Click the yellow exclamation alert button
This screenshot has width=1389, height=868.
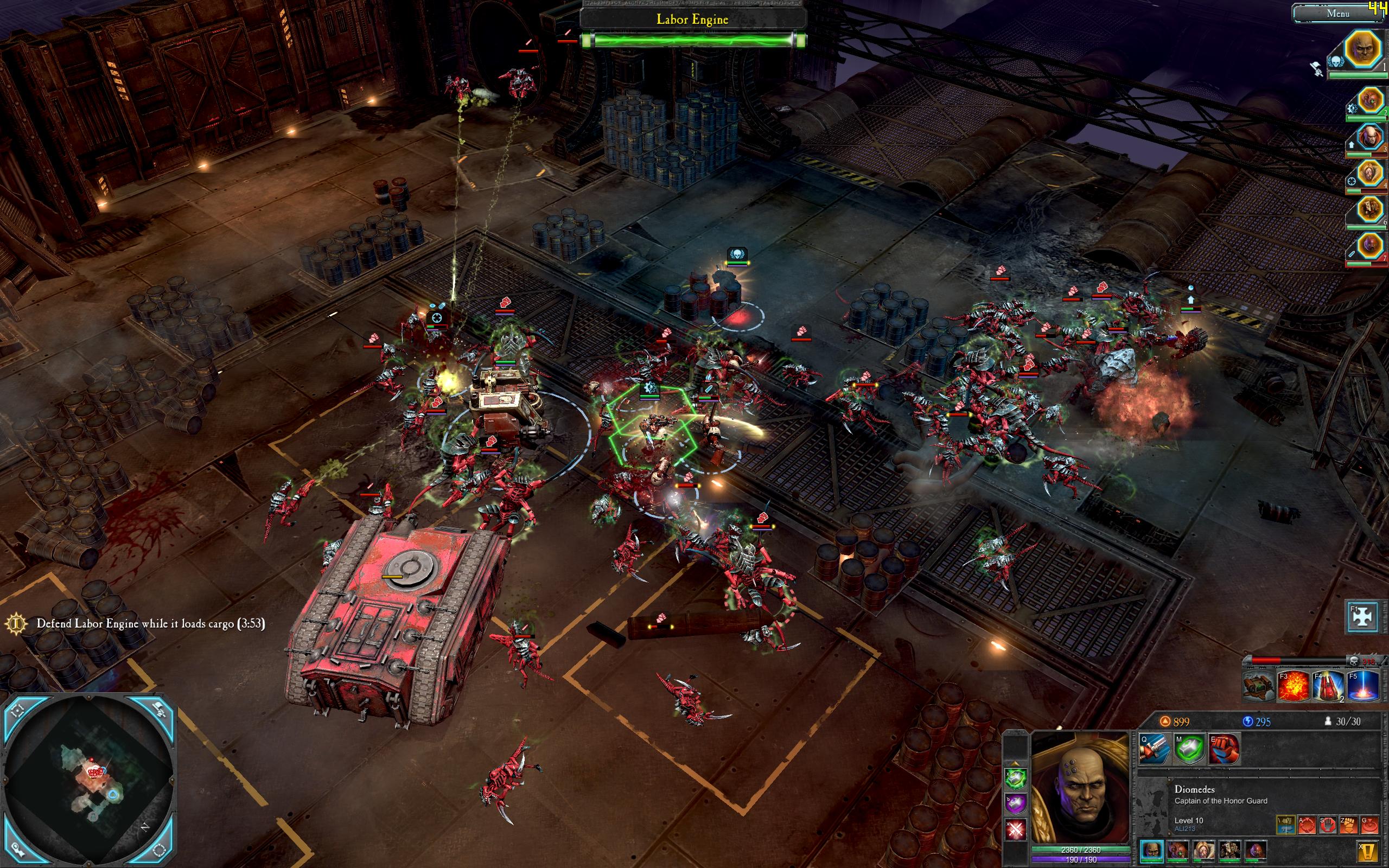point(1367,851)
